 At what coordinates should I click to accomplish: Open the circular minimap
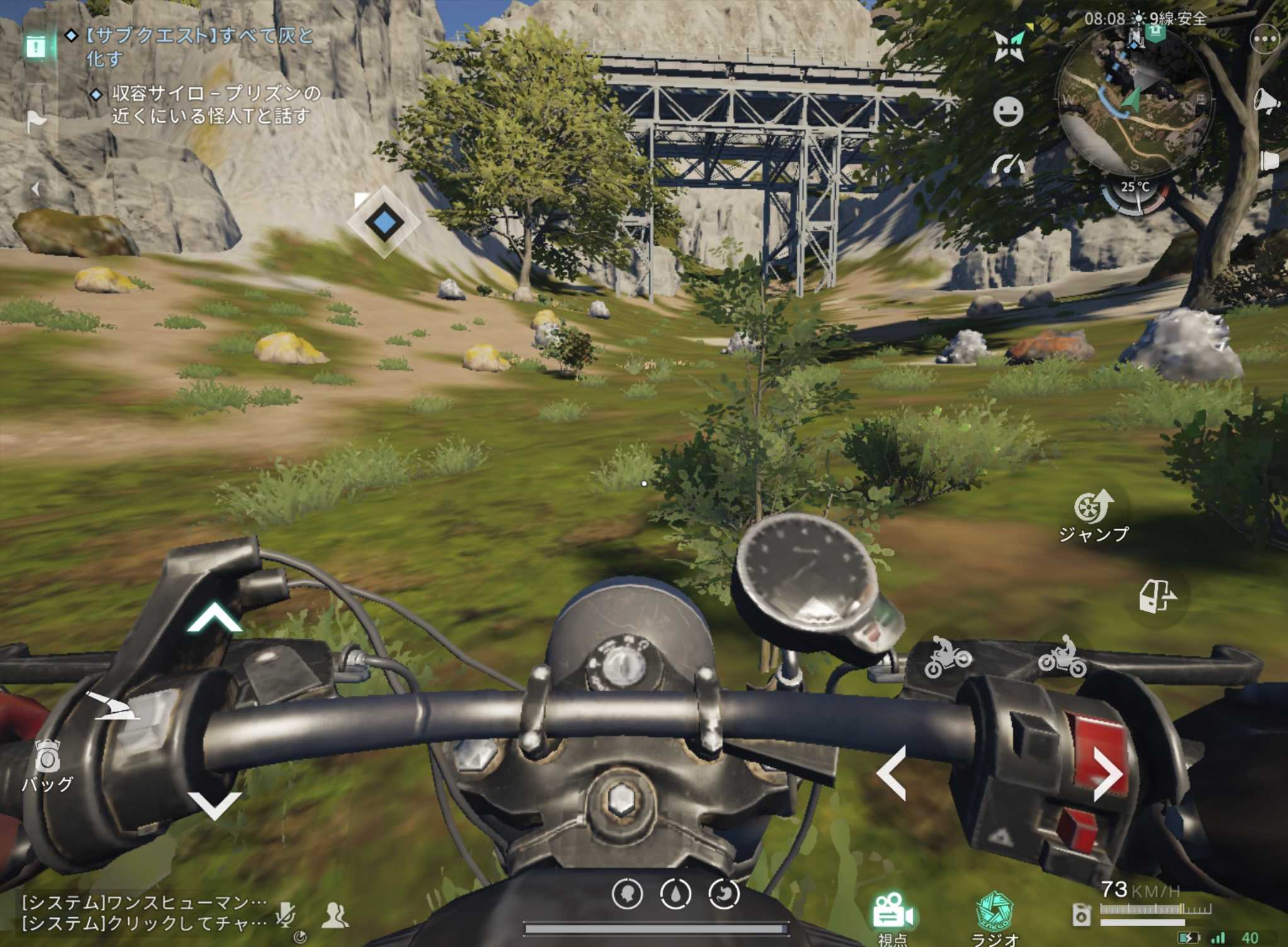(1134, 101)
